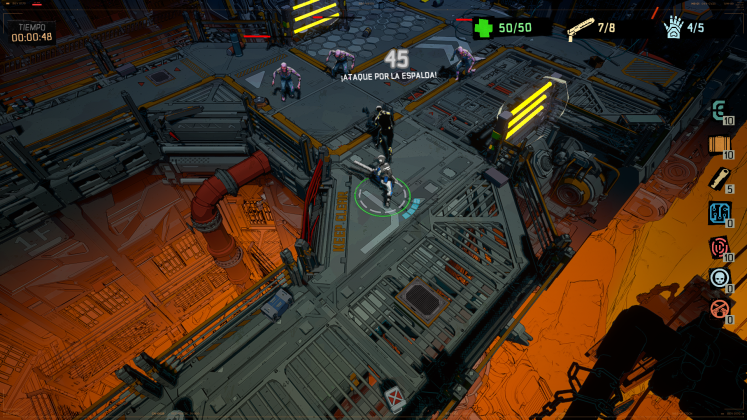
Task: Activate the blue circuit panel icon
Action: click(719, 213)
